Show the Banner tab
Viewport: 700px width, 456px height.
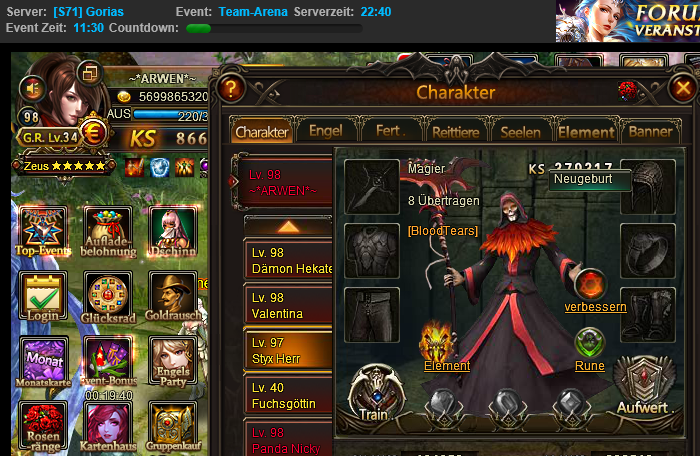point(648,132)
